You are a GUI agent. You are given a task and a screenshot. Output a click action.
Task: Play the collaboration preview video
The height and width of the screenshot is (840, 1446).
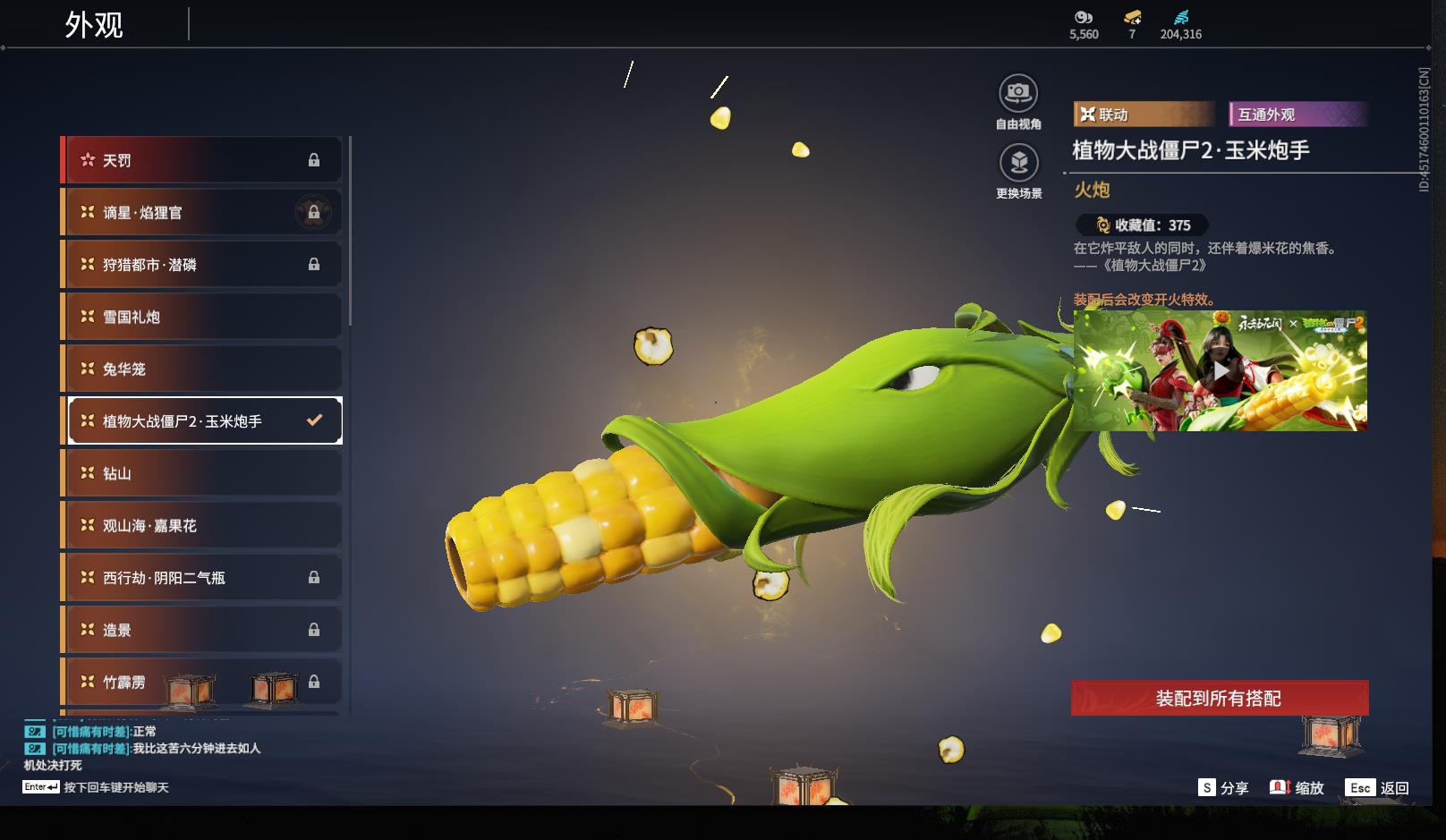click(x=1220, y=370)
